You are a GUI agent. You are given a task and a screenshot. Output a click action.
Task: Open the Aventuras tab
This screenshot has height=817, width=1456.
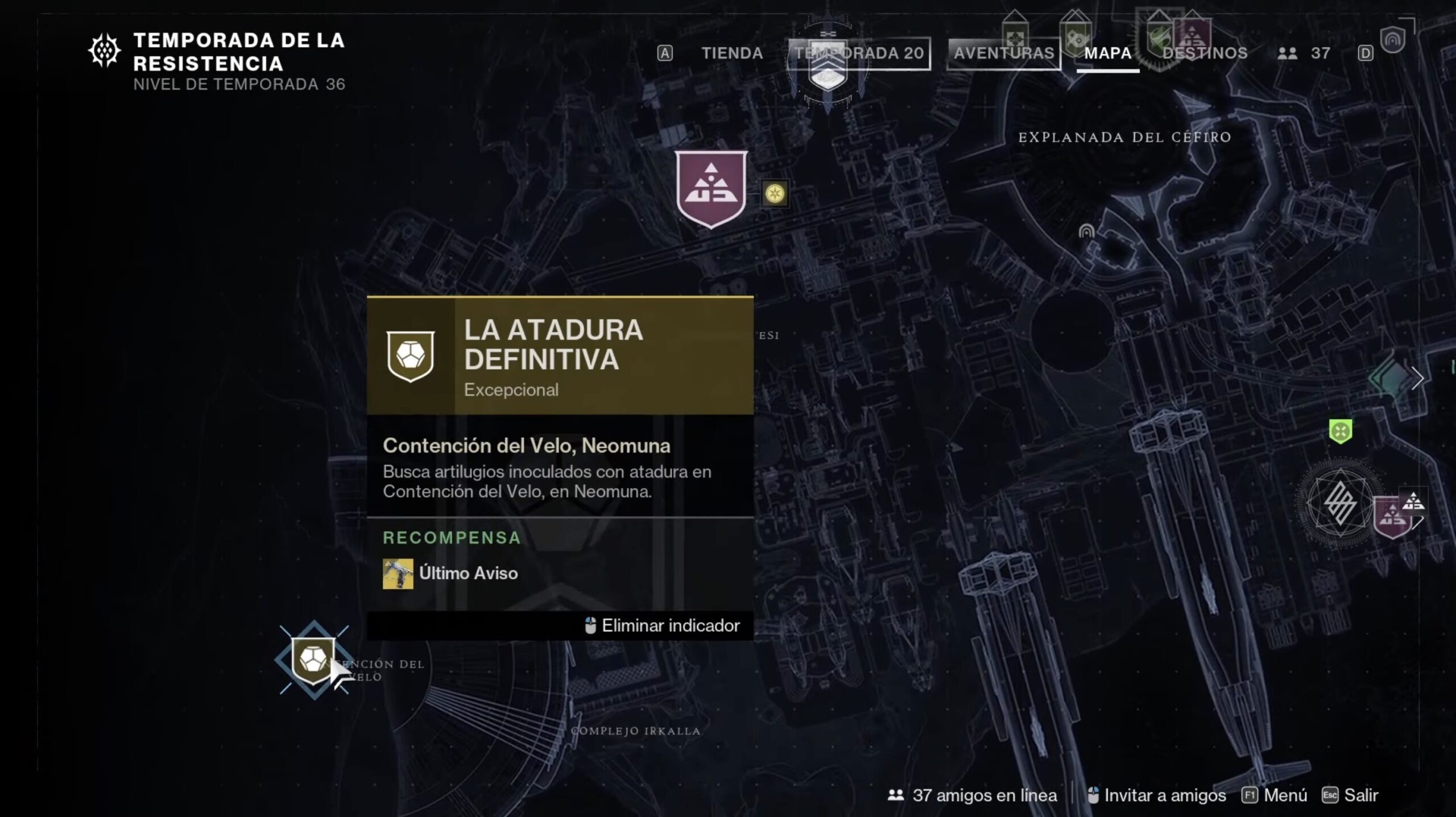click(1003, 53)
